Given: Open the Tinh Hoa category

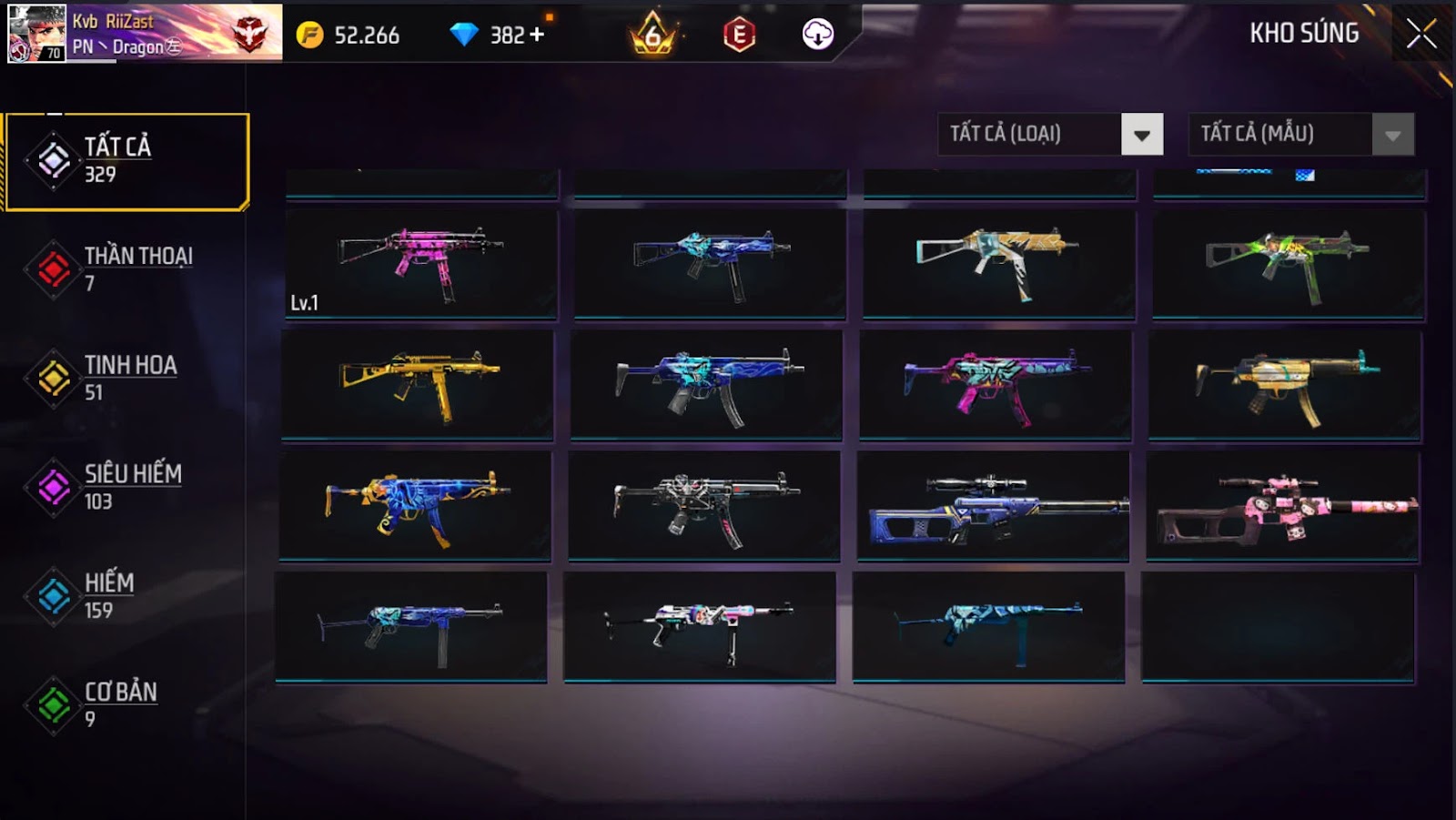Looking at the screenshot, I should [x=126, y=379].
